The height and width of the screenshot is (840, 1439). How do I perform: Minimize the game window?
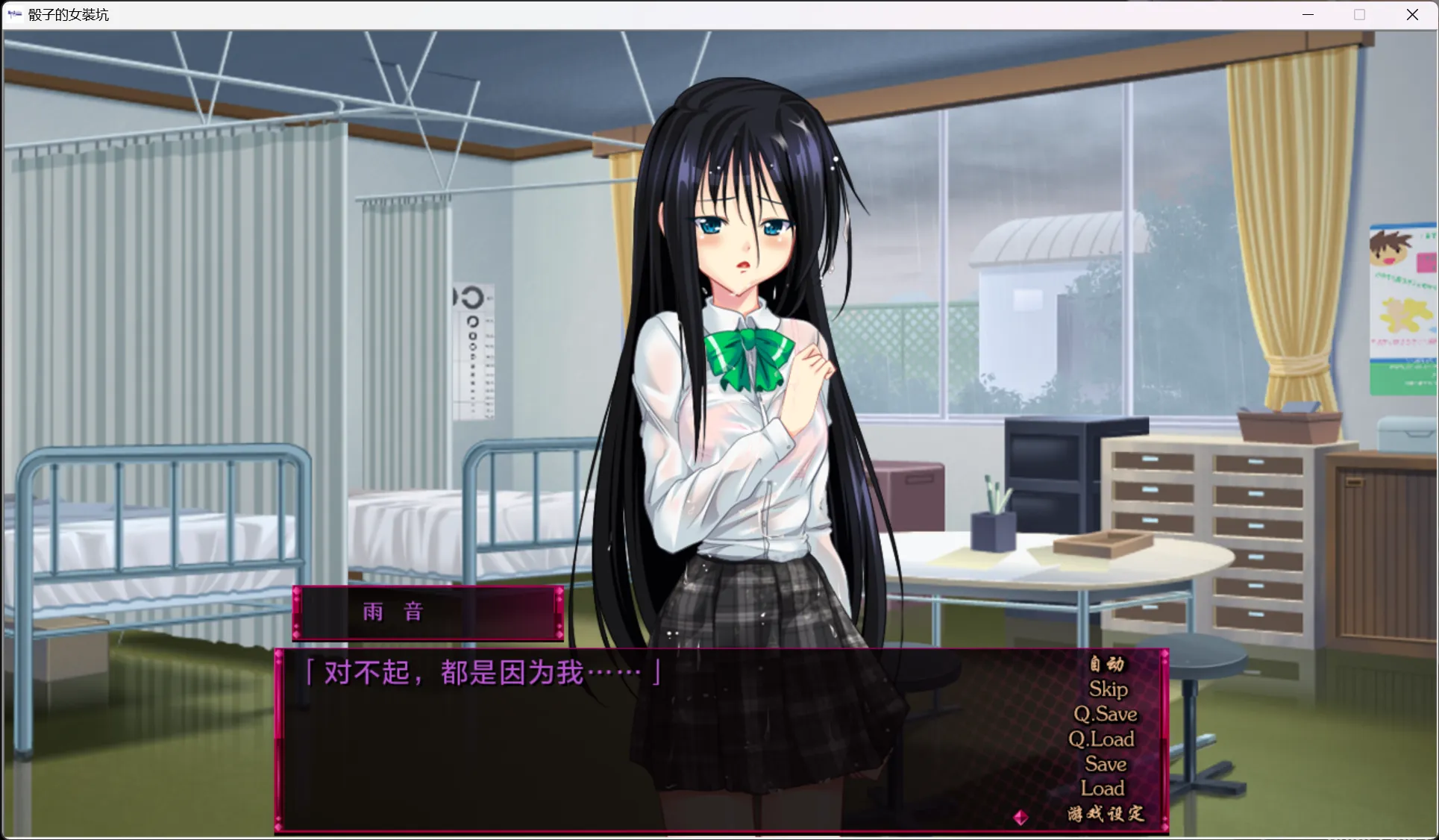click(1307, 14)
